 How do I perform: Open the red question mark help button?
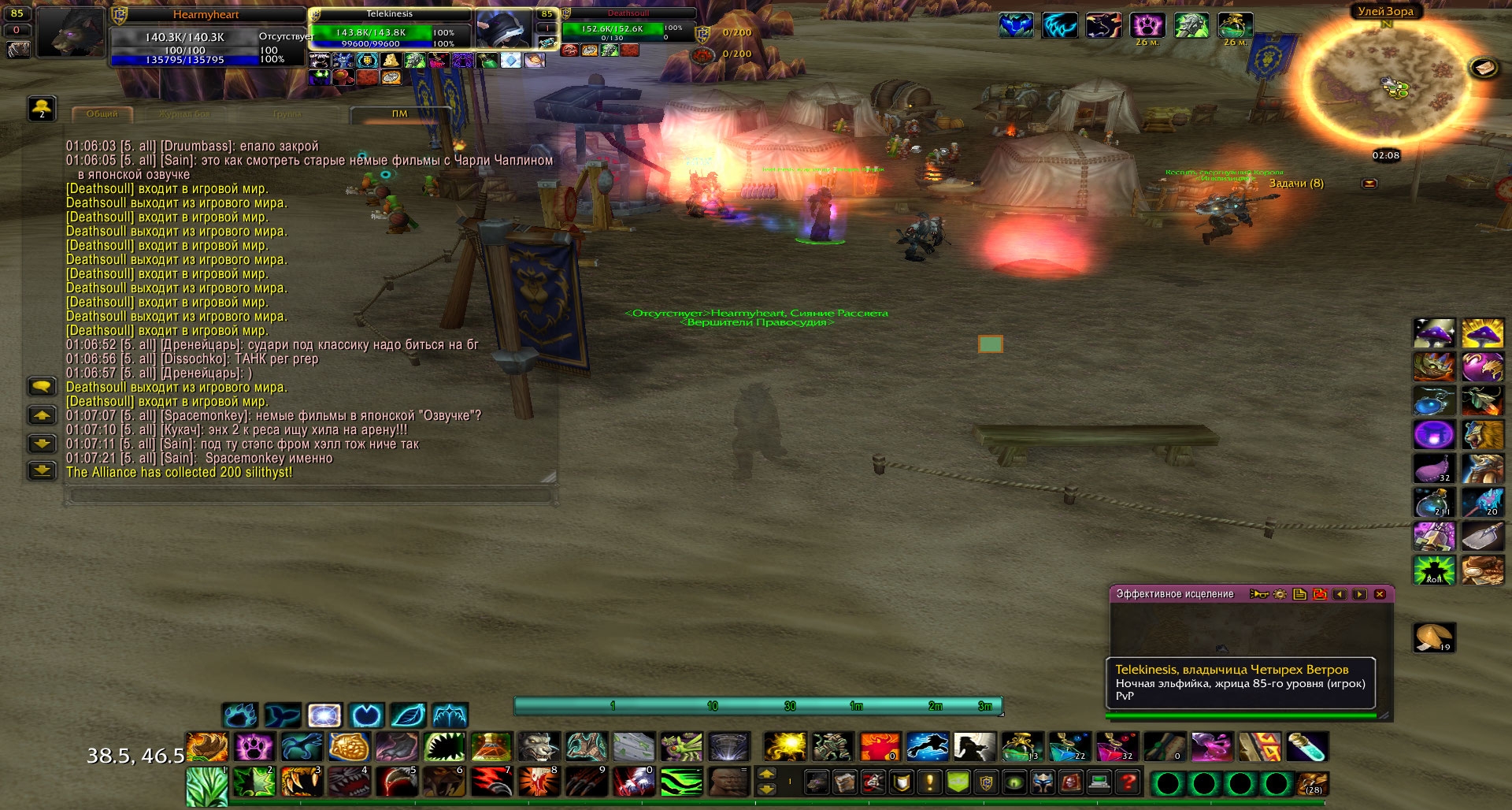point(1128,783)
